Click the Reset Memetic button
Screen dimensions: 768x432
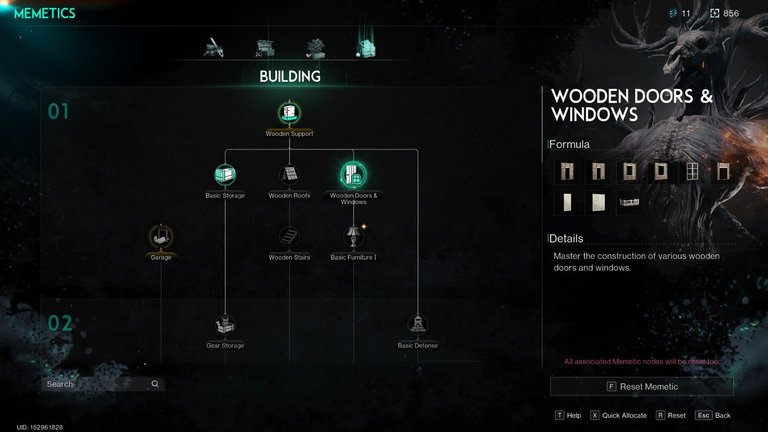coord(641,386)
